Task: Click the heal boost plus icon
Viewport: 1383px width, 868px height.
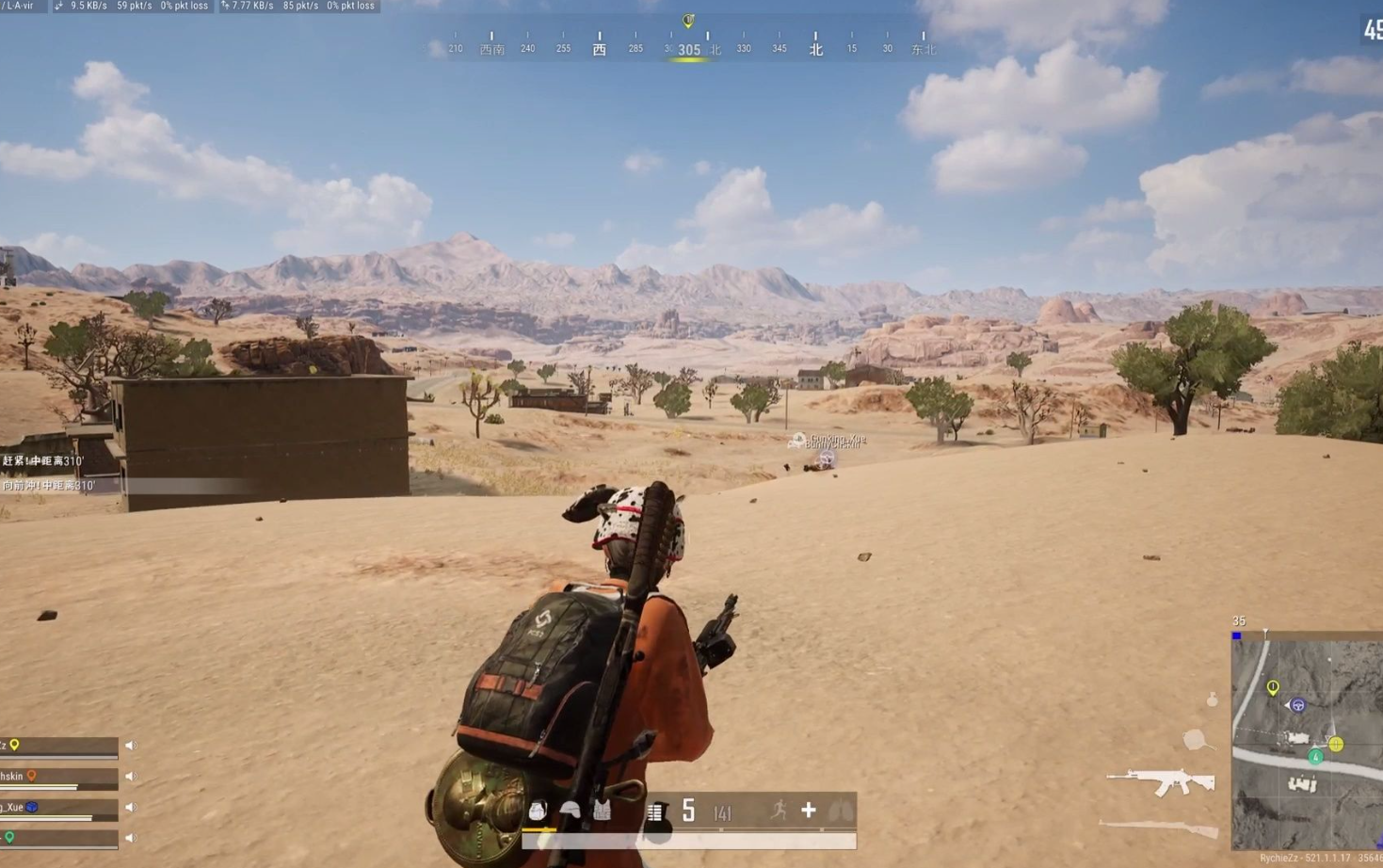Action: pyautogui.click(x=808, y=811)
